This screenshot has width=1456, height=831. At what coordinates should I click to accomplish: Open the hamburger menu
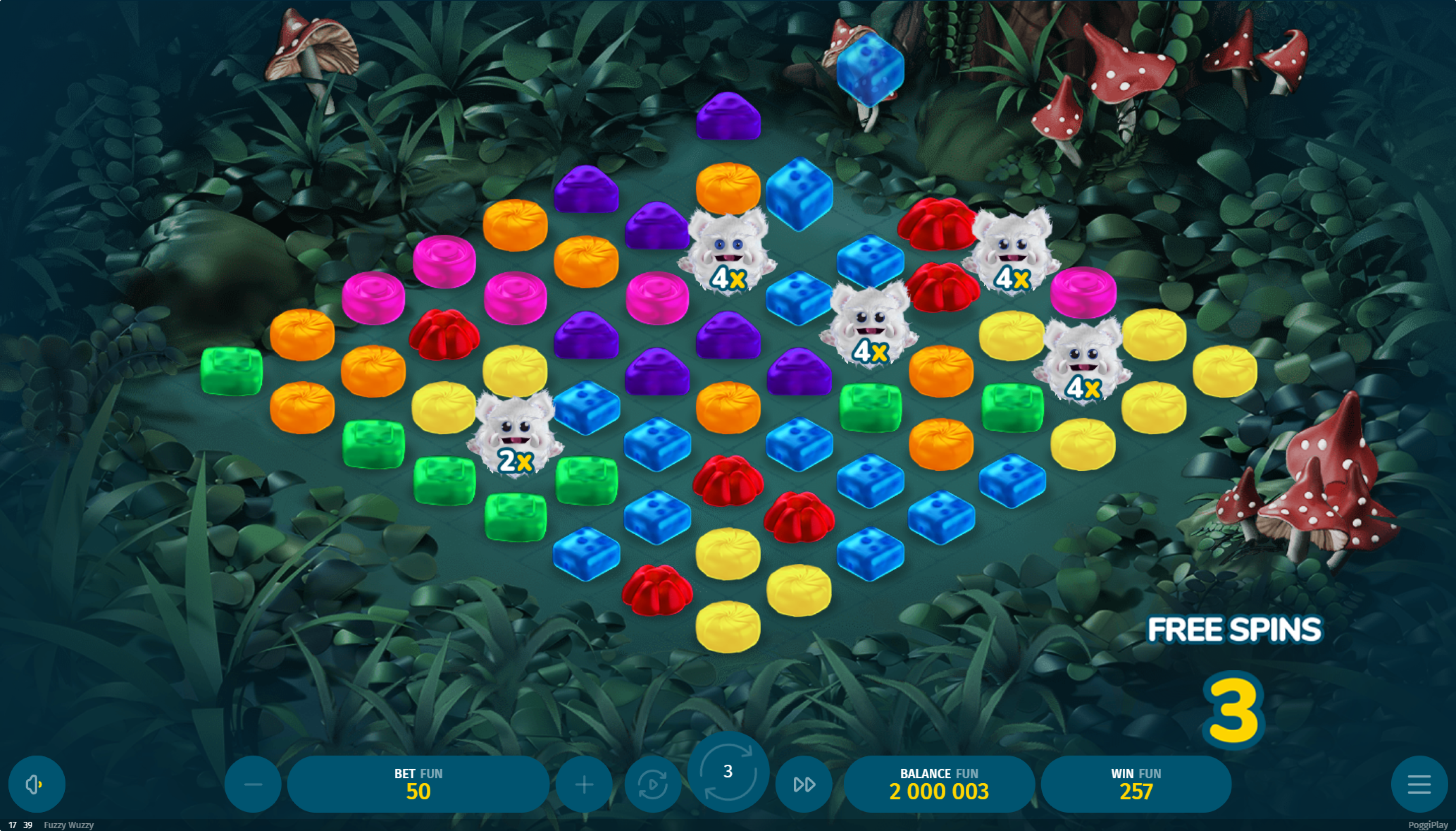pos(1419,784)
